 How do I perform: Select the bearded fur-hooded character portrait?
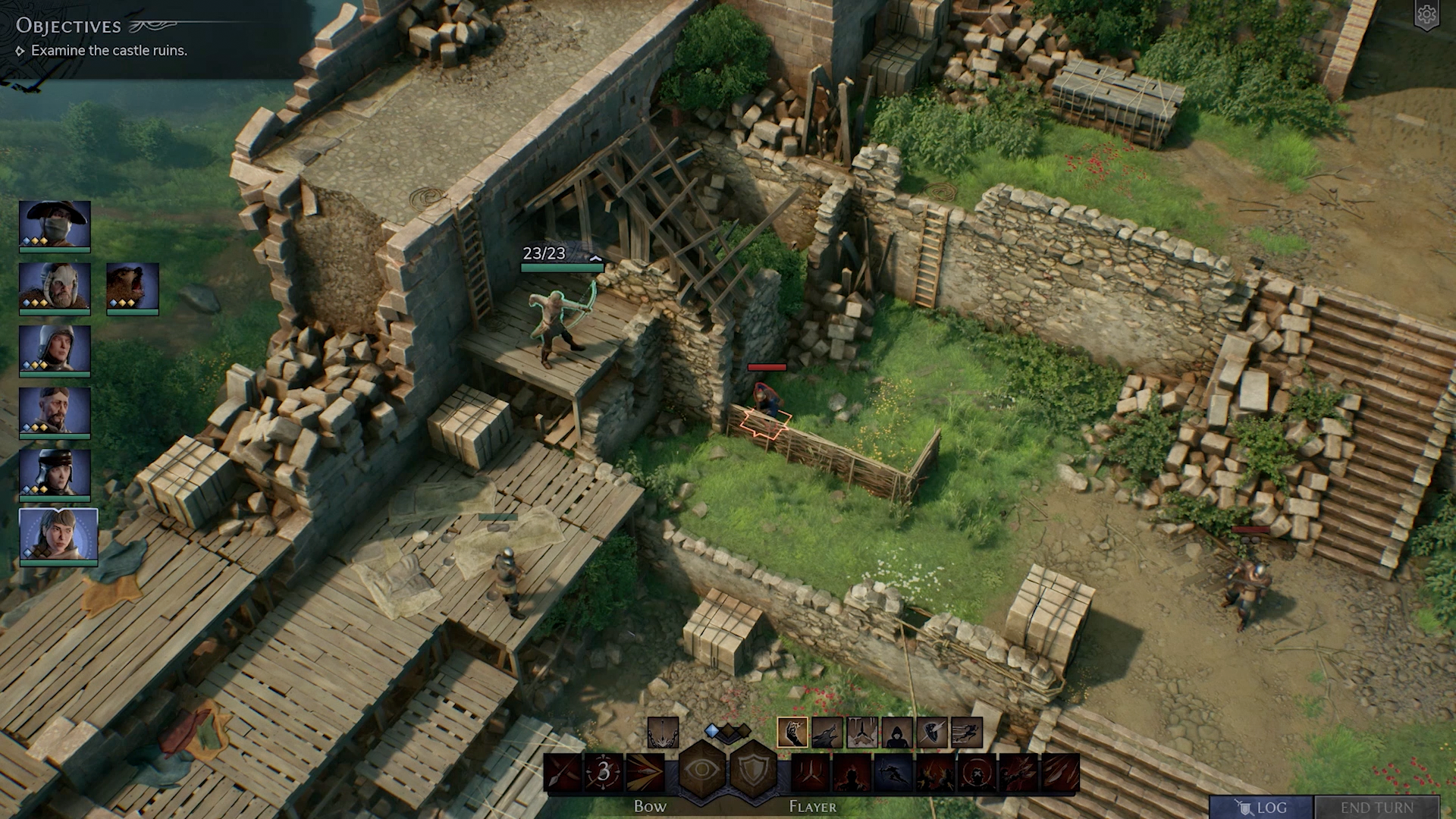[x=55, y=286]
